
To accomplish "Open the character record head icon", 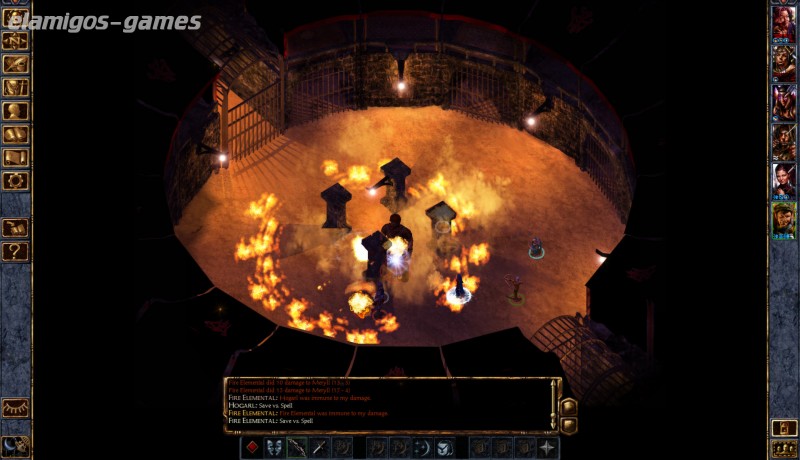I will [x=15, y=111].
